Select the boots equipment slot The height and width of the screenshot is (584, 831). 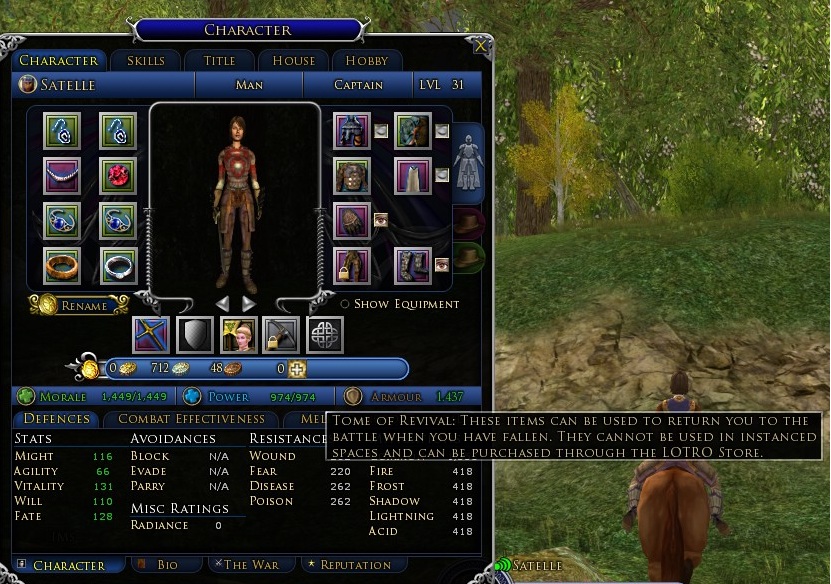click(412, 266)
